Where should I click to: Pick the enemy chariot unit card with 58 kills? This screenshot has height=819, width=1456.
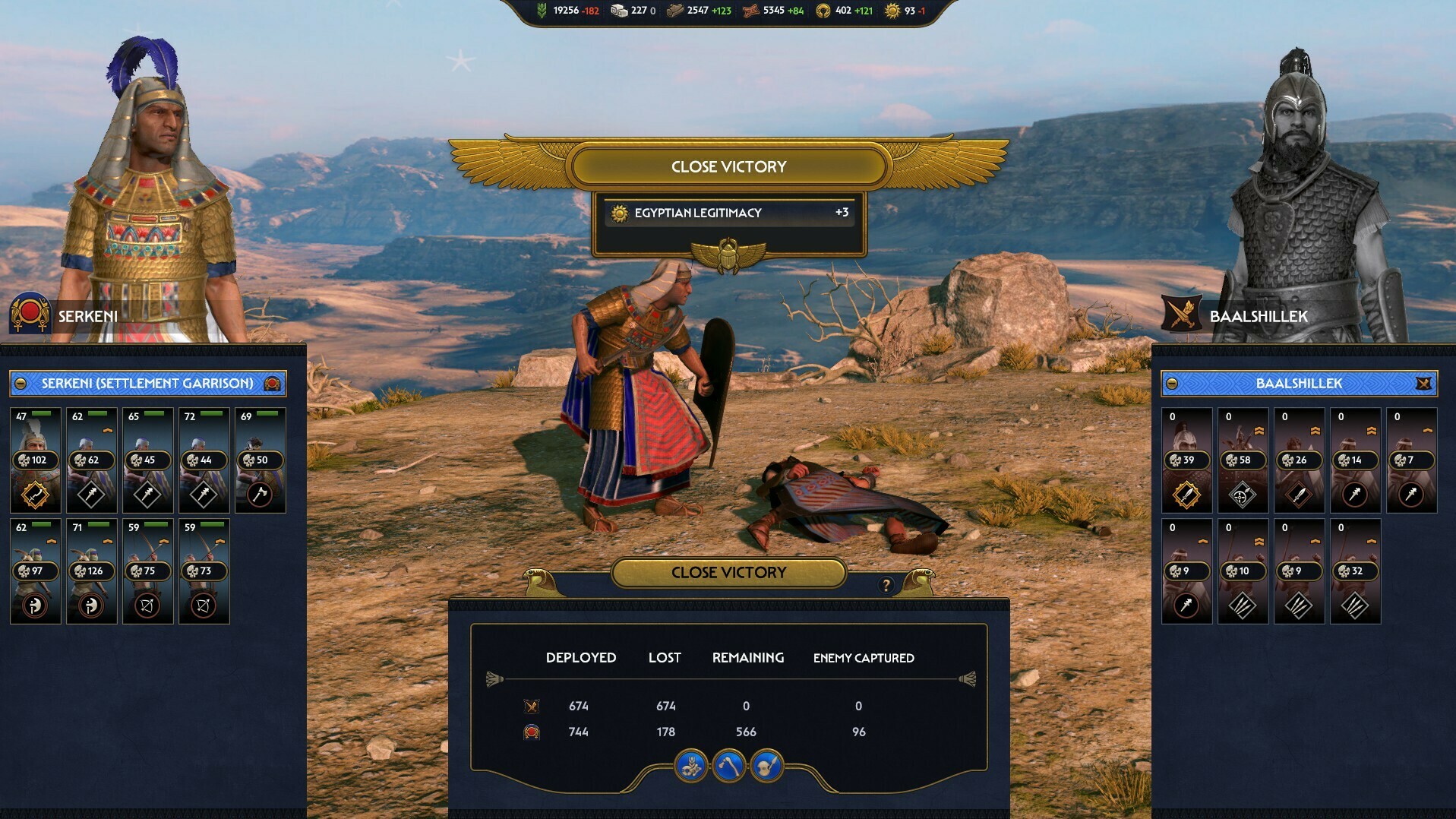1243,460
